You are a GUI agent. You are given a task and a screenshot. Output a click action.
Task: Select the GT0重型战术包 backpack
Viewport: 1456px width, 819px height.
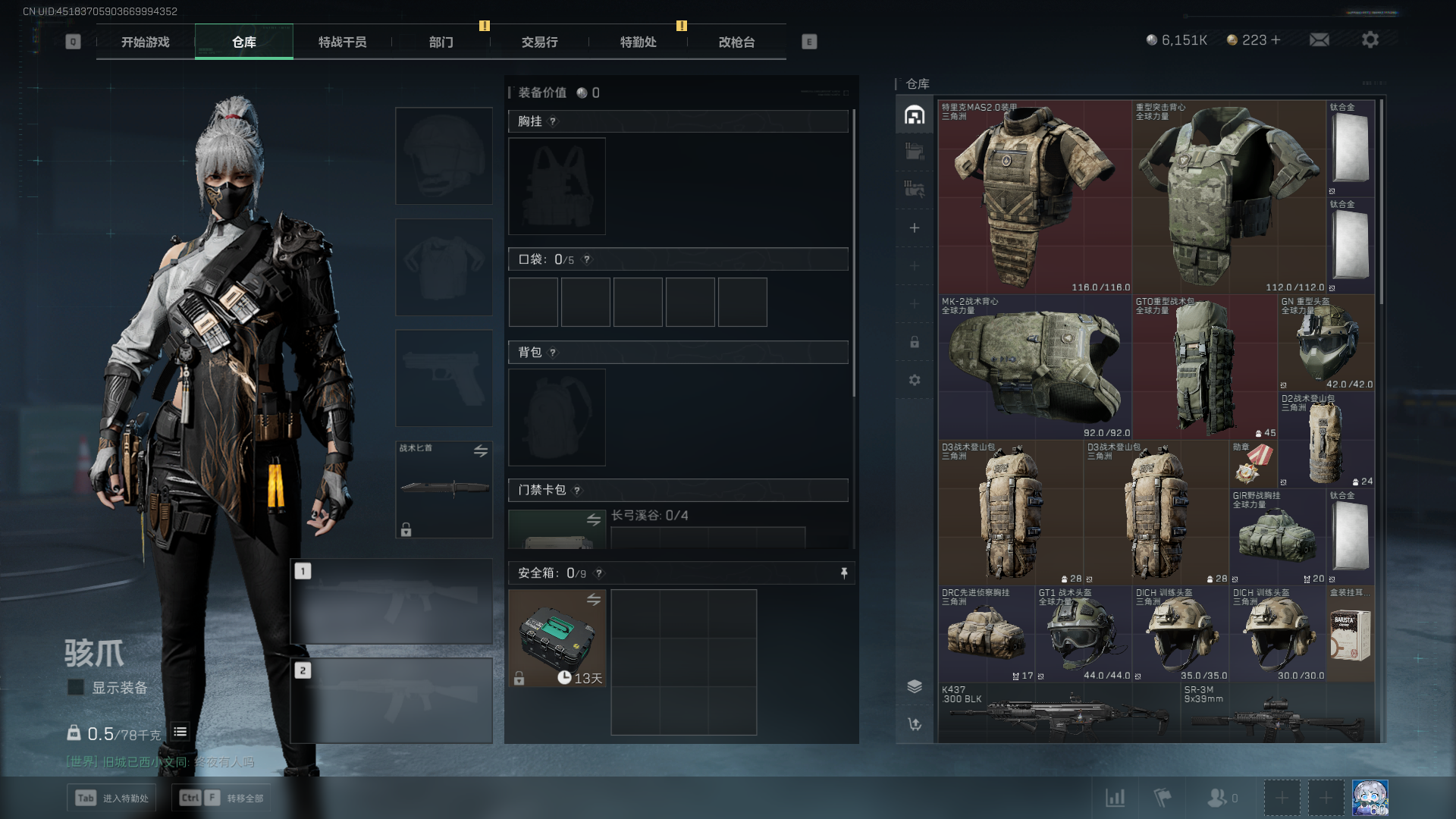coord(1204,367)
